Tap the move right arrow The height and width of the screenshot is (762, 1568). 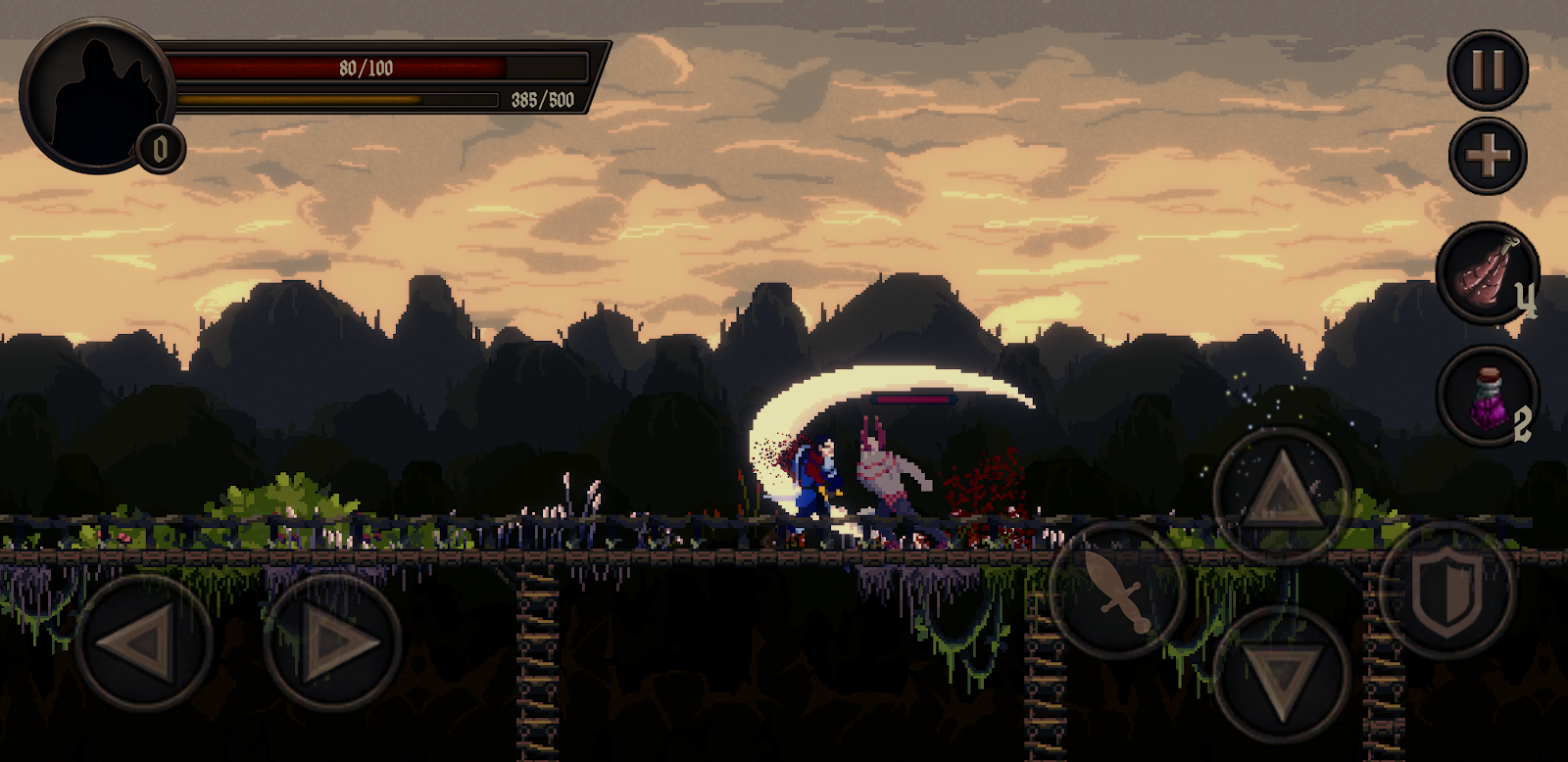pos(332,643)
